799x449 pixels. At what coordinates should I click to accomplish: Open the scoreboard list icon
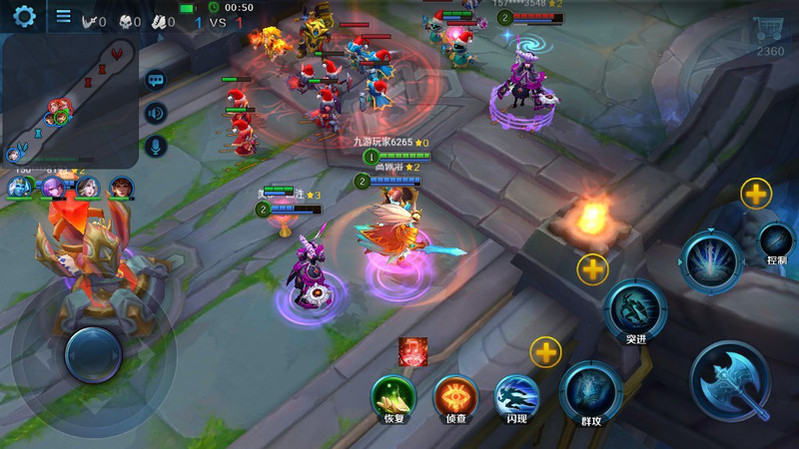(x=63, y=16)
